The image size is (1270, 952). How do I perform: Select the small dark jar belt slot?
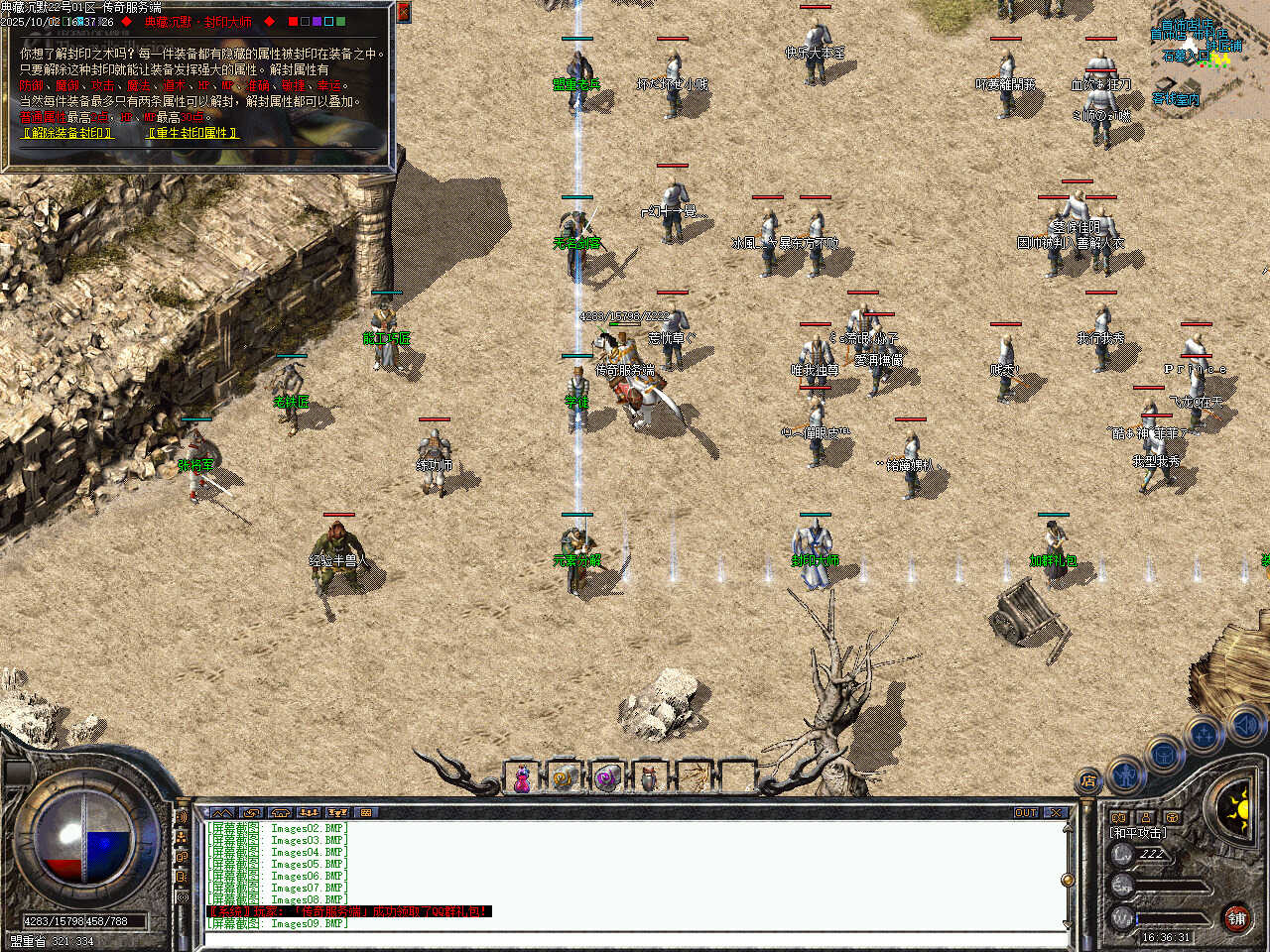tap(649, 779)
